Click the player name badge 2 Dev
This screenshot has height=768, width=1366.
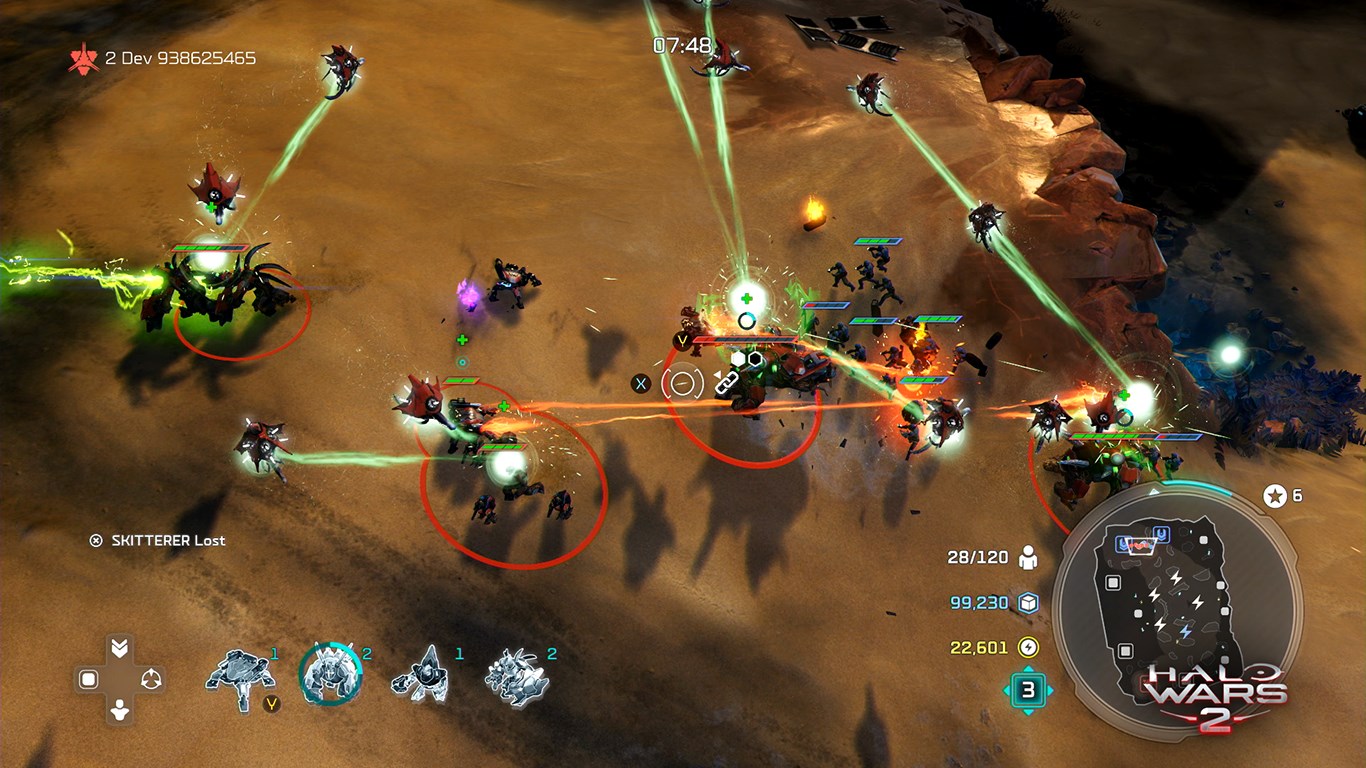click(163, 58)
